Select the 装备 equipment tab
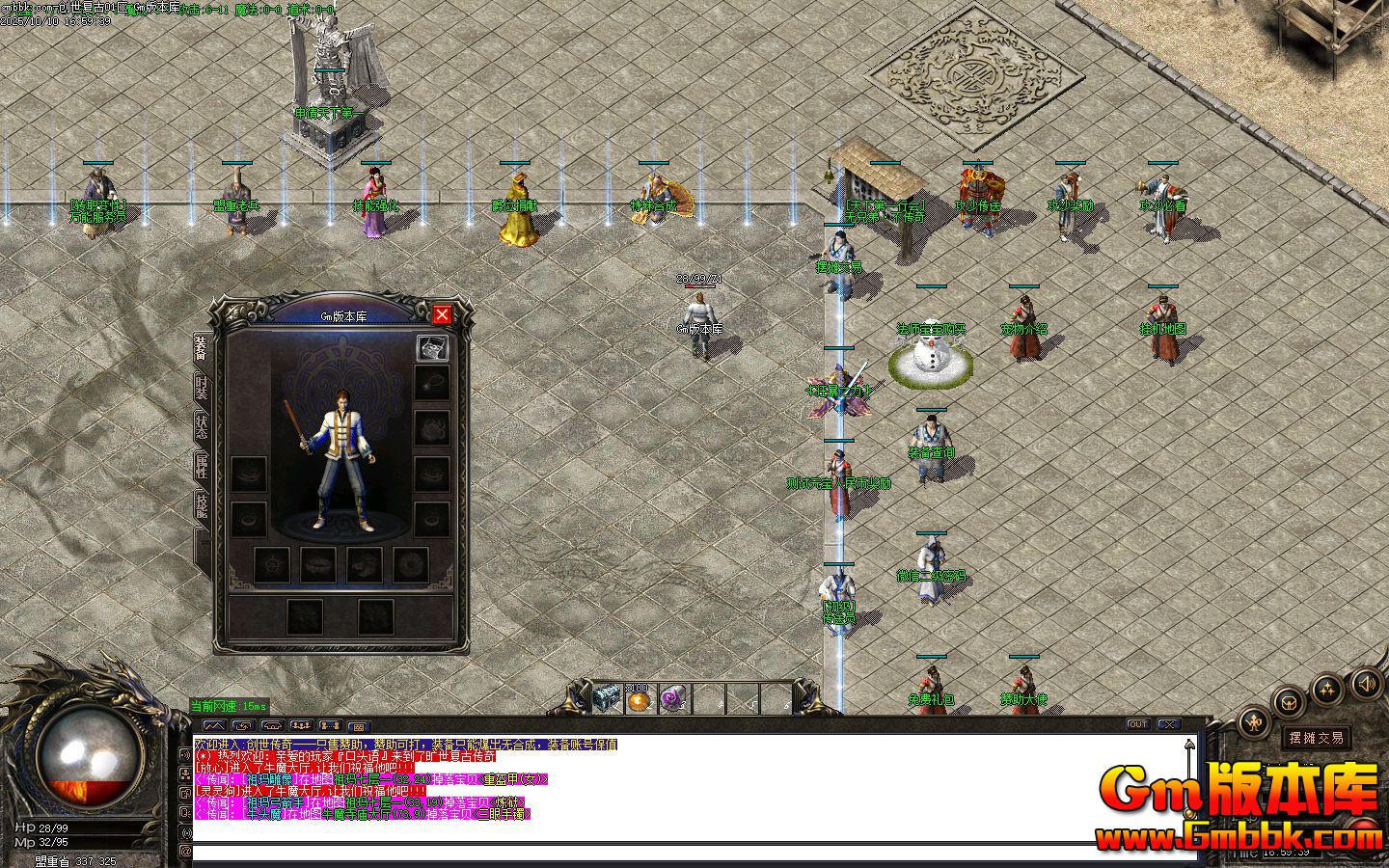Screen dimensions: 1389x868 pyautogui.click(x=201, y=348)
